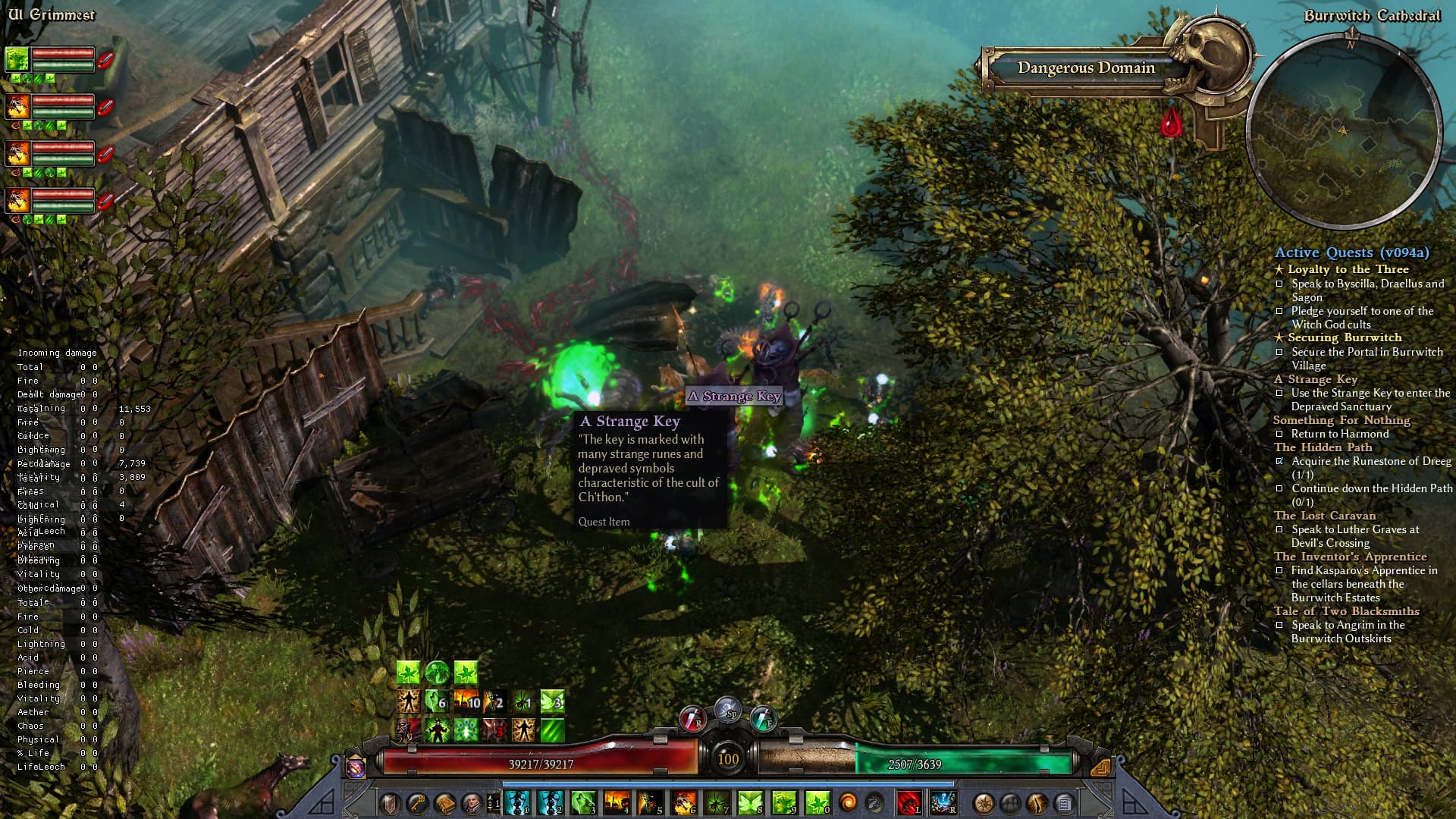This screenshot has width=1456, height=819.
Task: Click the scroll page icon on the bottom bar
Action: [1064, 803]
